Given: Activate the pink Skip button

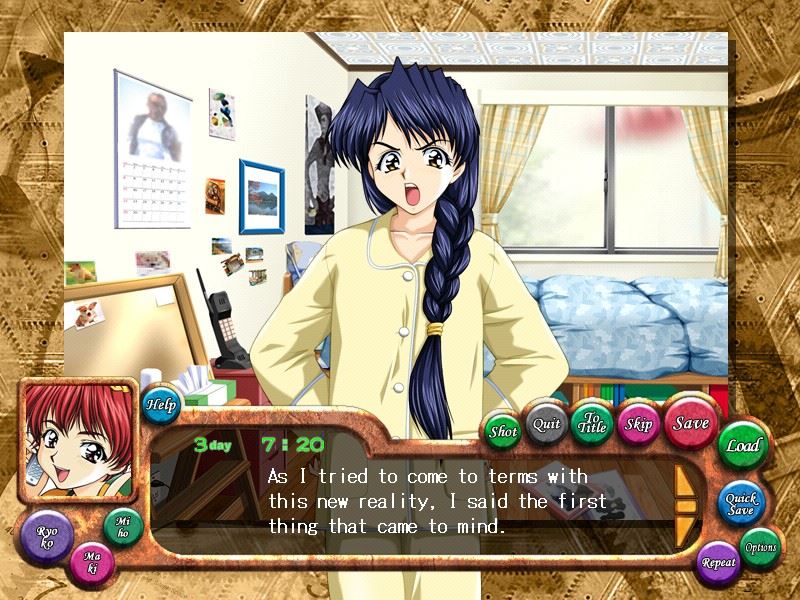Looking at the screenshot, I should 638,423.
